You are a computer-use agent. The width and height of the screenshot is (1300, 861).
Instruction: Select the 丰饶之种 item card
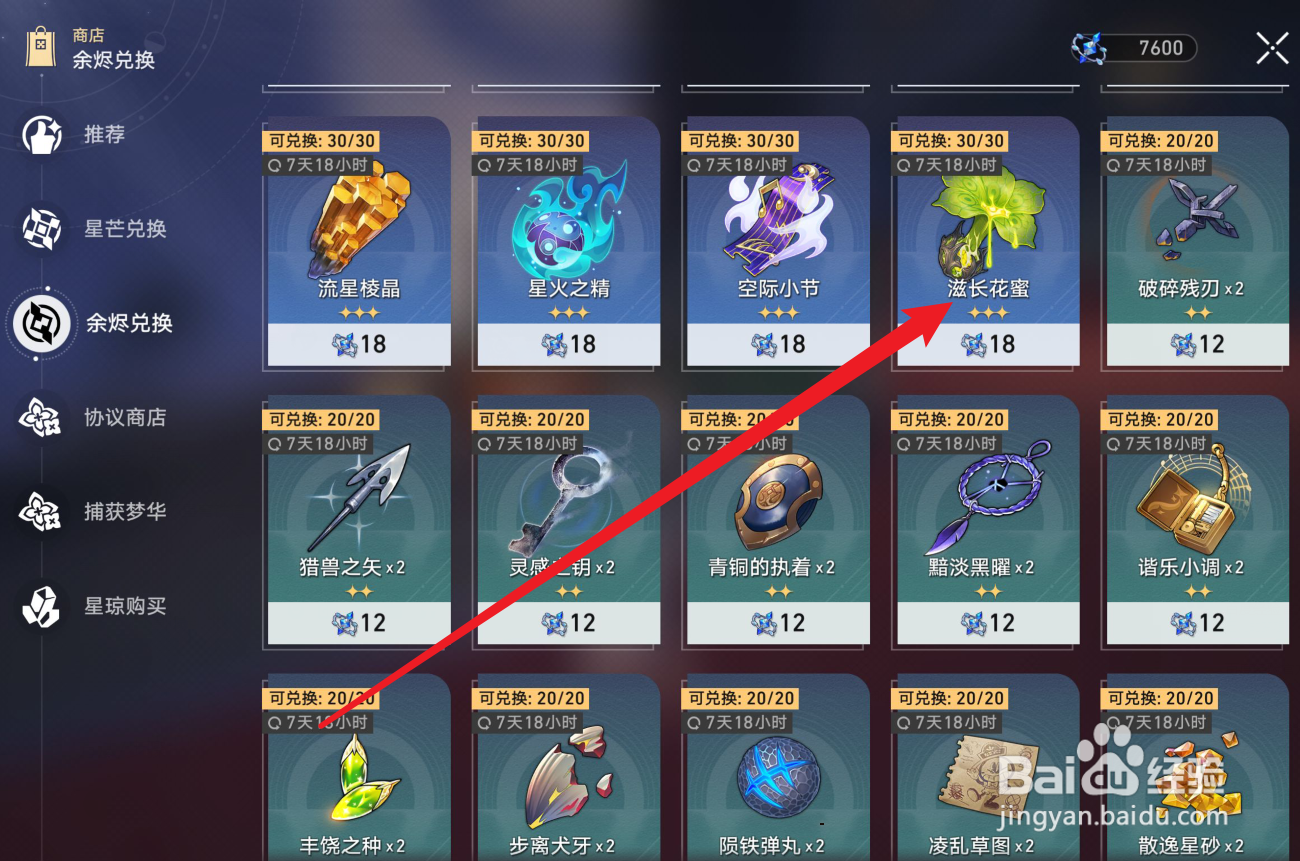356,790
